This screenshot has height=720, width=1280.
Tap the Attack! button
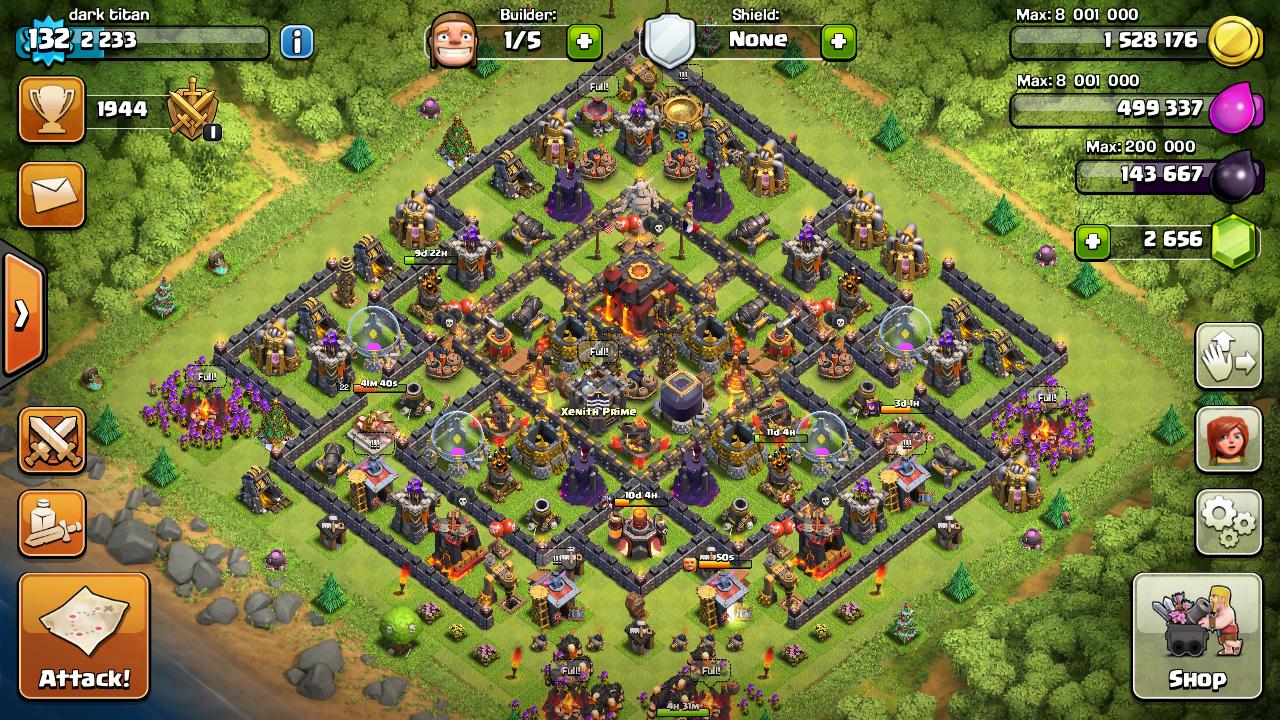(x=84, y=636)
